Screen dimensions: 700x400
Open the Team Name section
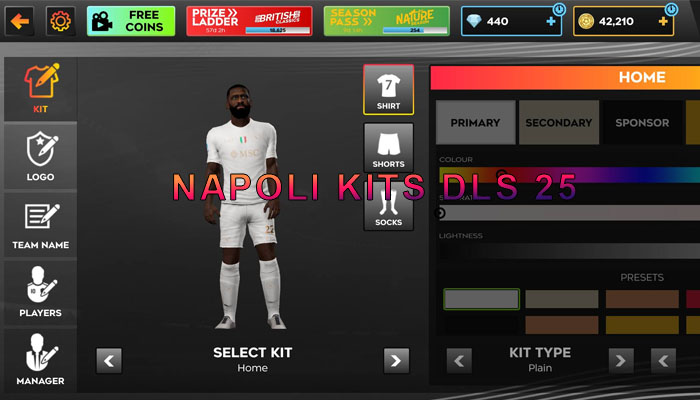click(40, 223)
